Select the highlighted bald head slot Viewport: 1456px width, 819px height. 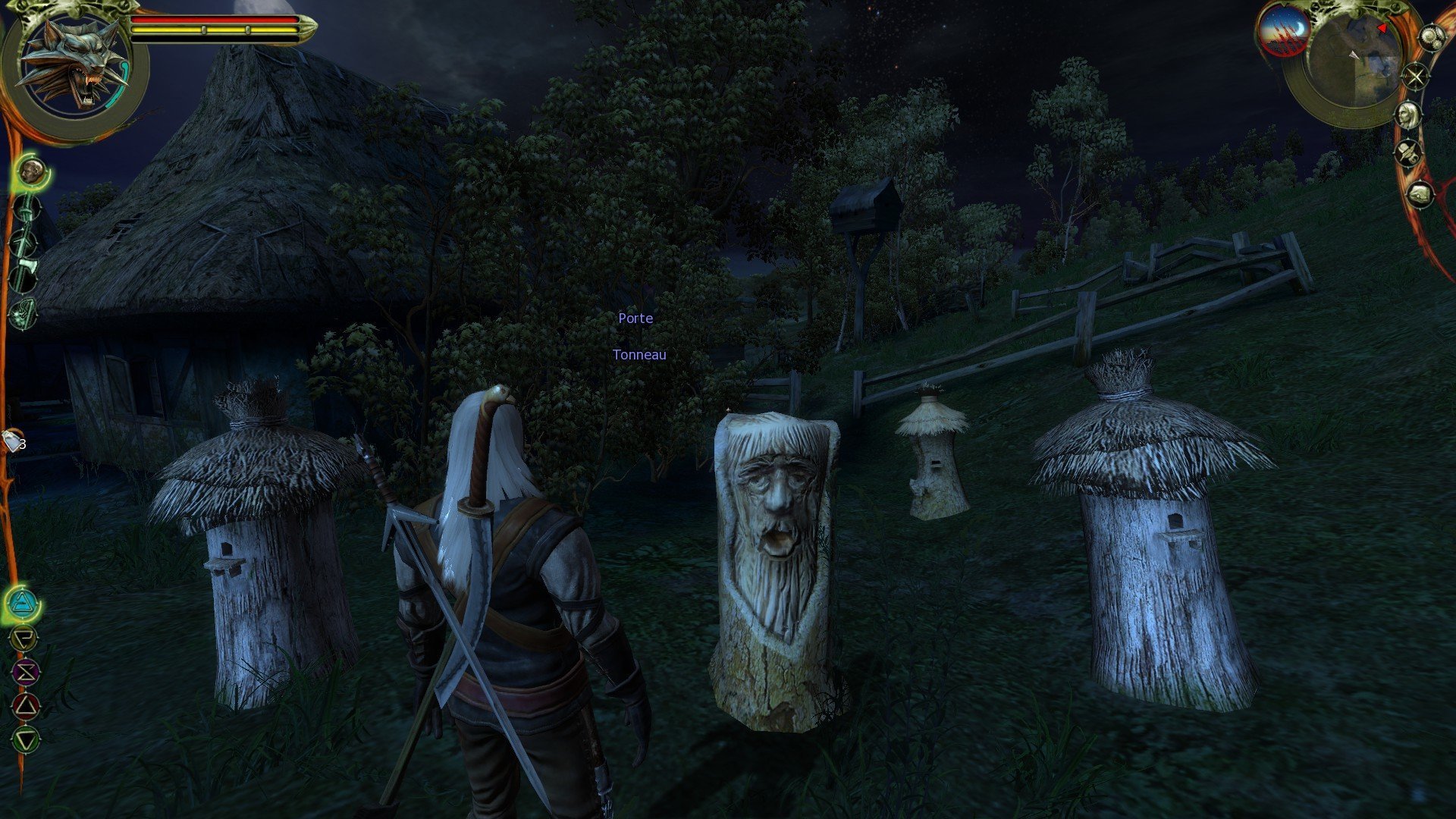point(32,171)
